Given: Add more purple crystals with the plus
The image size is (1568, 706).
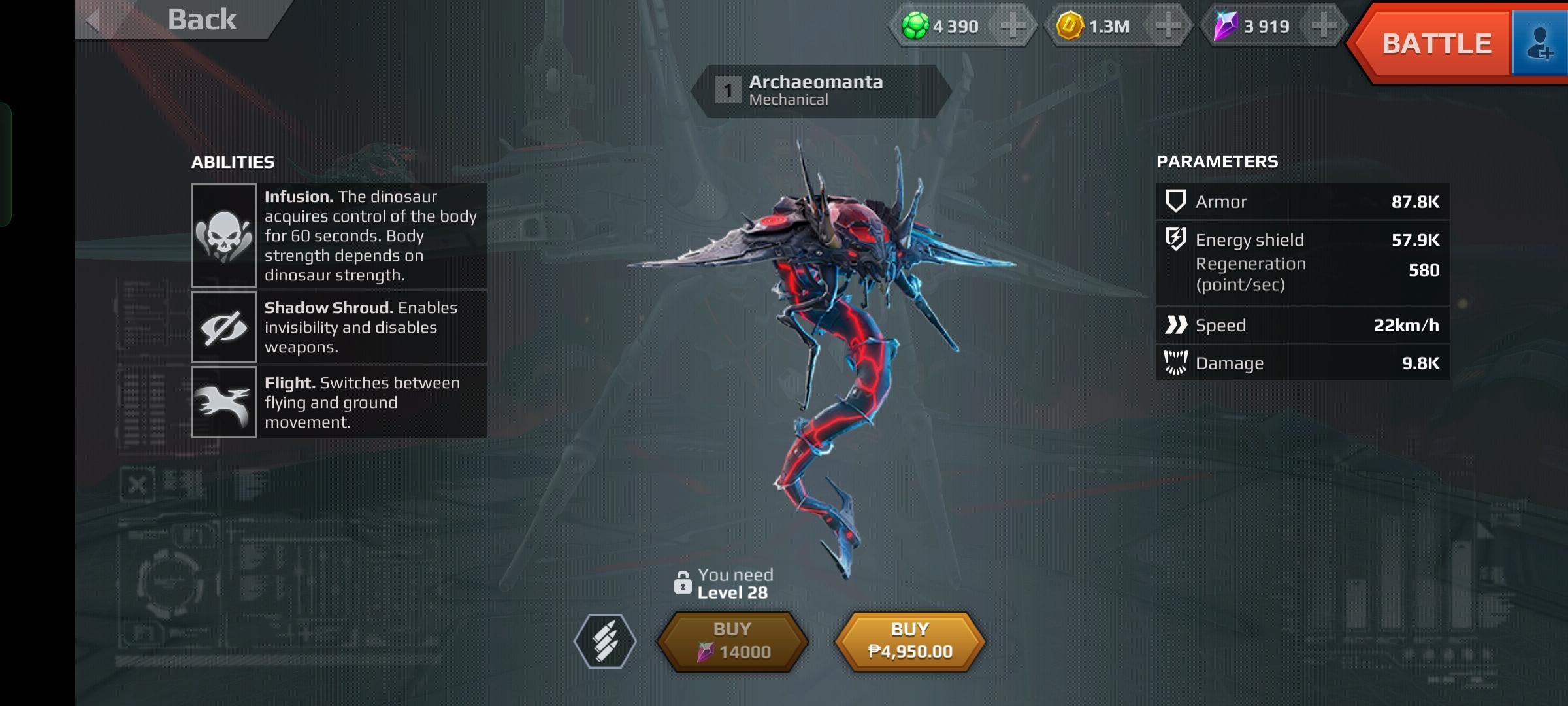Looking at the screenshot, I should pos(1324,27).
